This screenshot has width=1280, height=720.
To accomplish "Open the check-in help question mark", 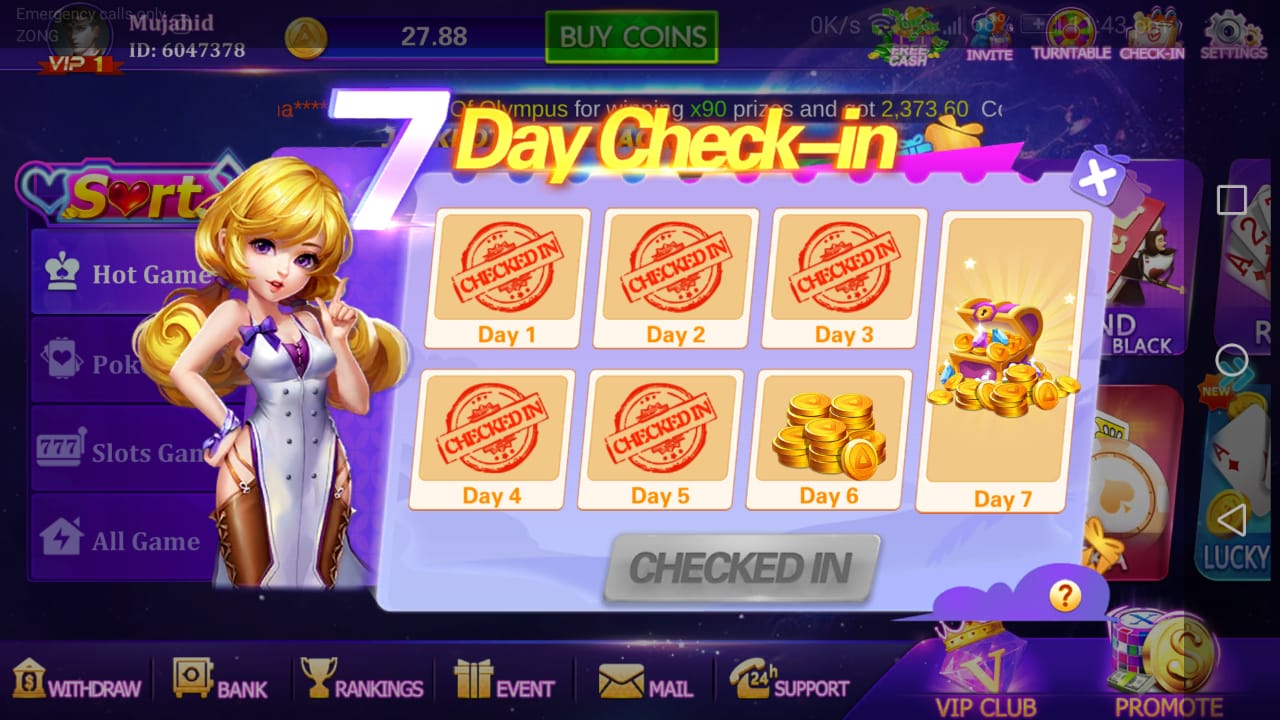I will point(1065,597).
